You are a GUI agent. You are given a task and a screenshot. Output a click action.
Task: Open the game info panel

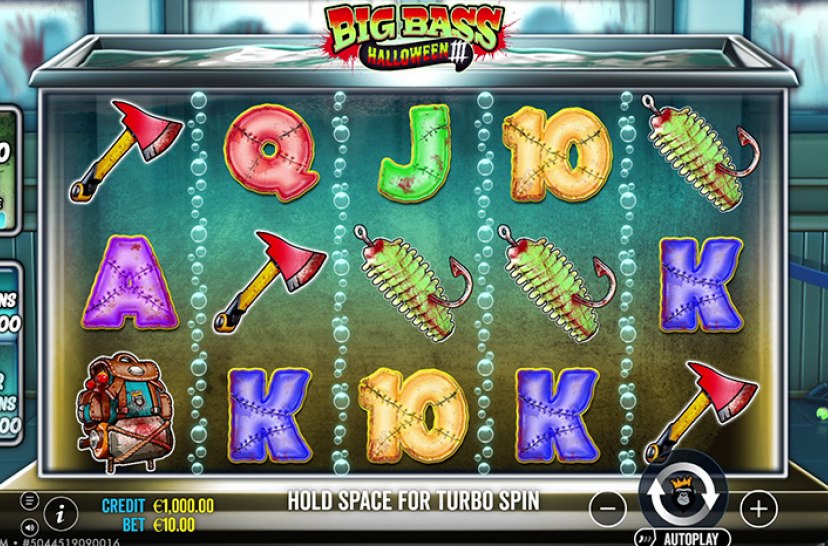(61, 513)
